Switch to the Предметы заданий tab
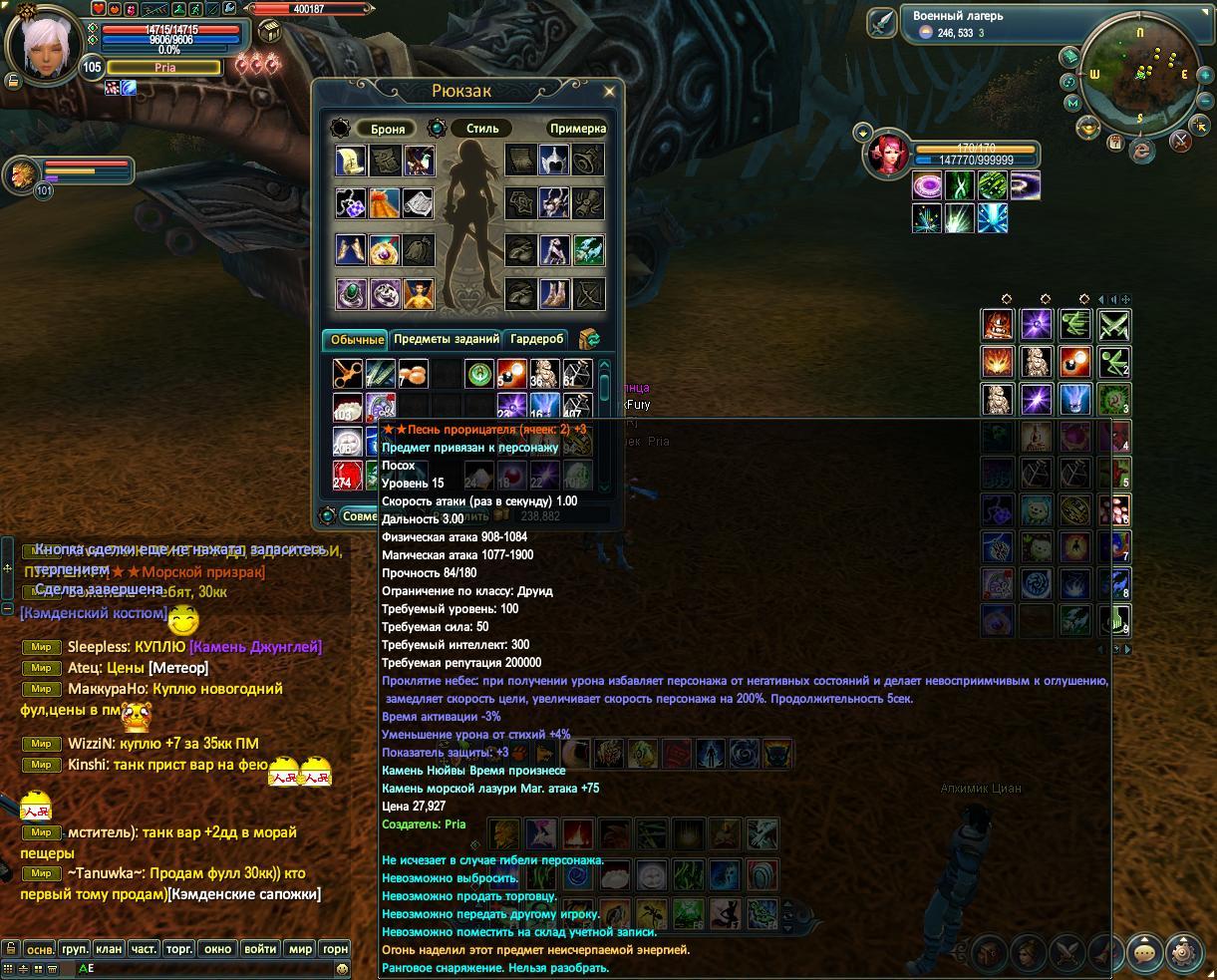The width and height of the screenshot is (1217, 980). (446, 340)
